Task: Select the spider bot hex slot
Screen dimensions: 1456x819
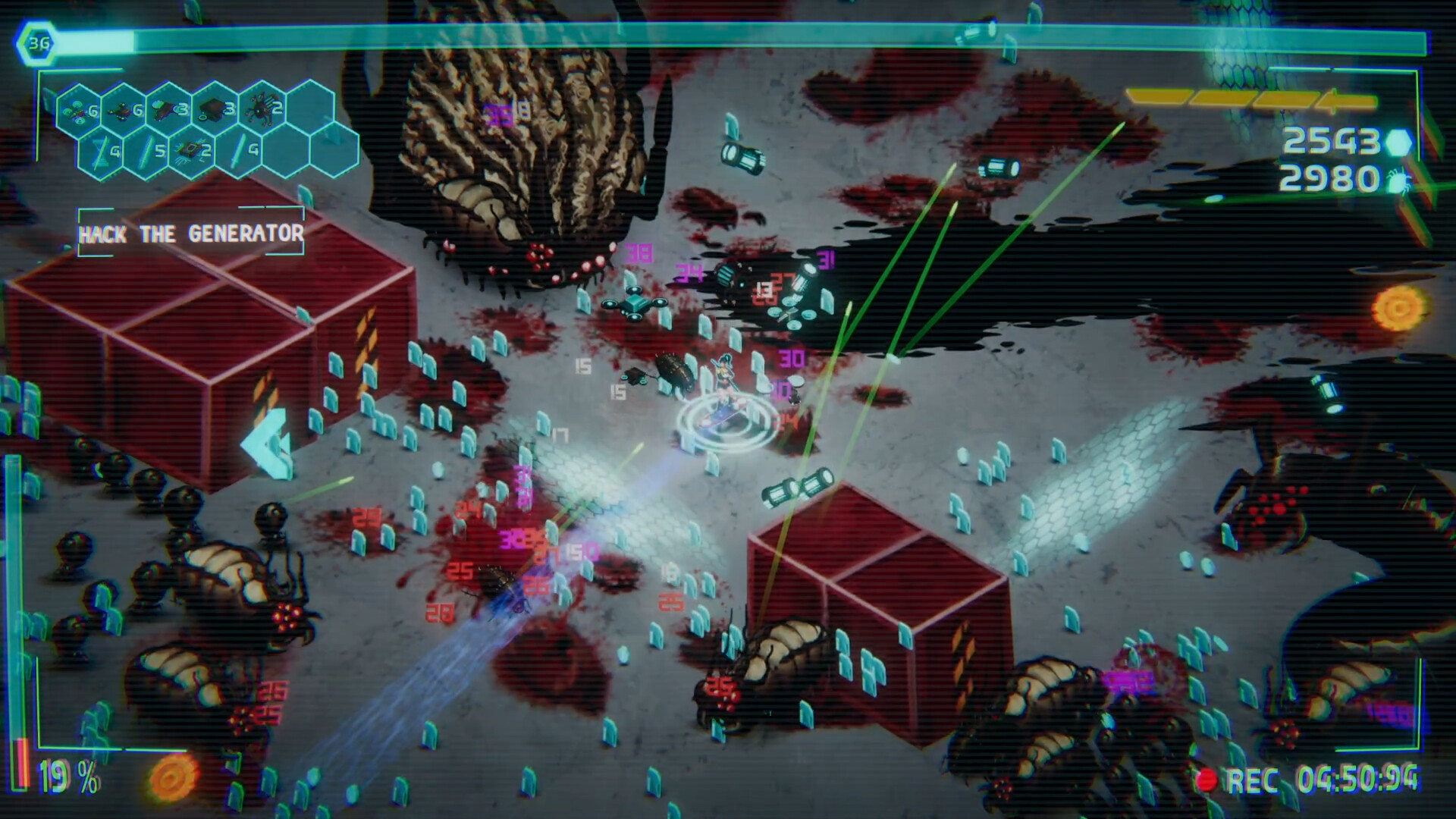Action: point(262,110)
